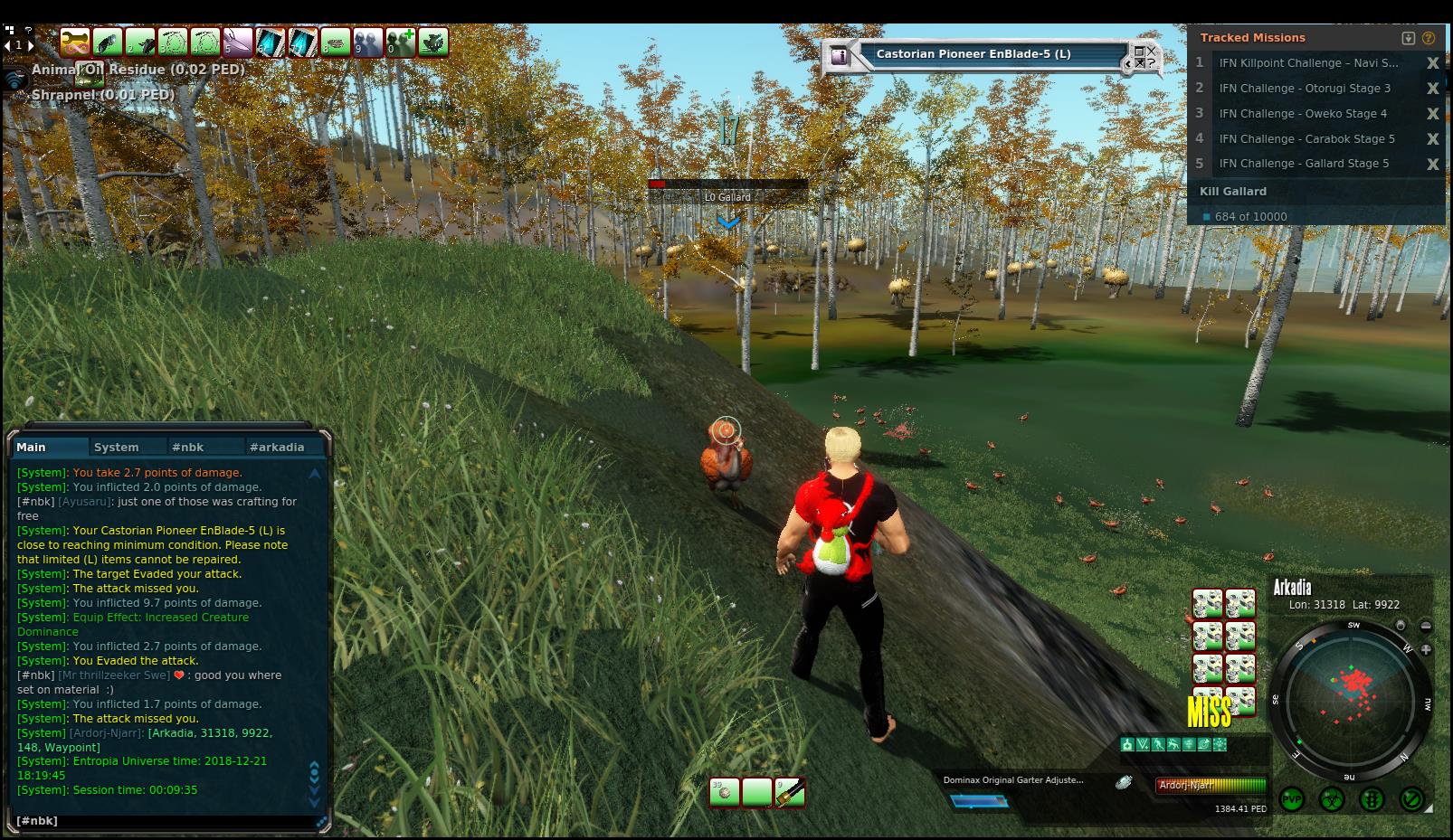Use the blade item in quickbar slot 5
1453x840 pixels.
pyautogui.click(x=237, y=42)
